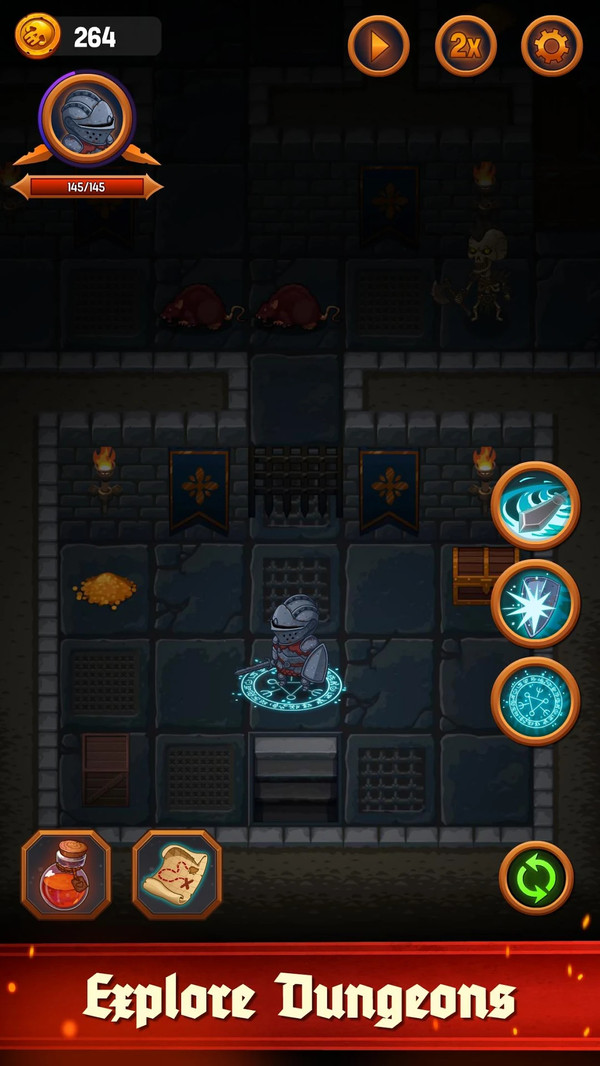
Task: Click the green refresh arrows button
Action: click(x=536, y=878)
